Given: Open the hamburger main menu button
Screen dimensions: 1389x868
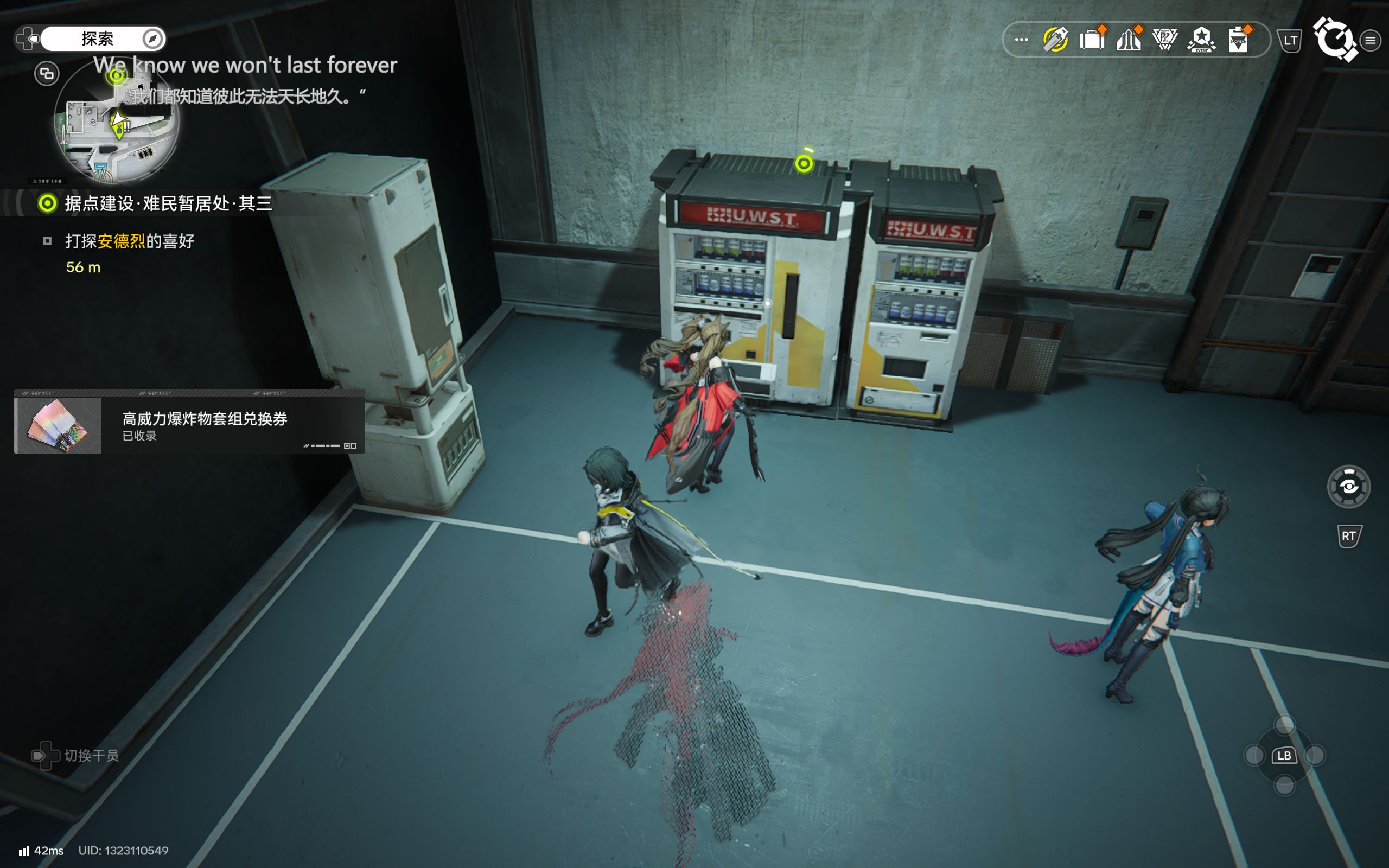Looking at the screenshot, I should coord(1371,40).
